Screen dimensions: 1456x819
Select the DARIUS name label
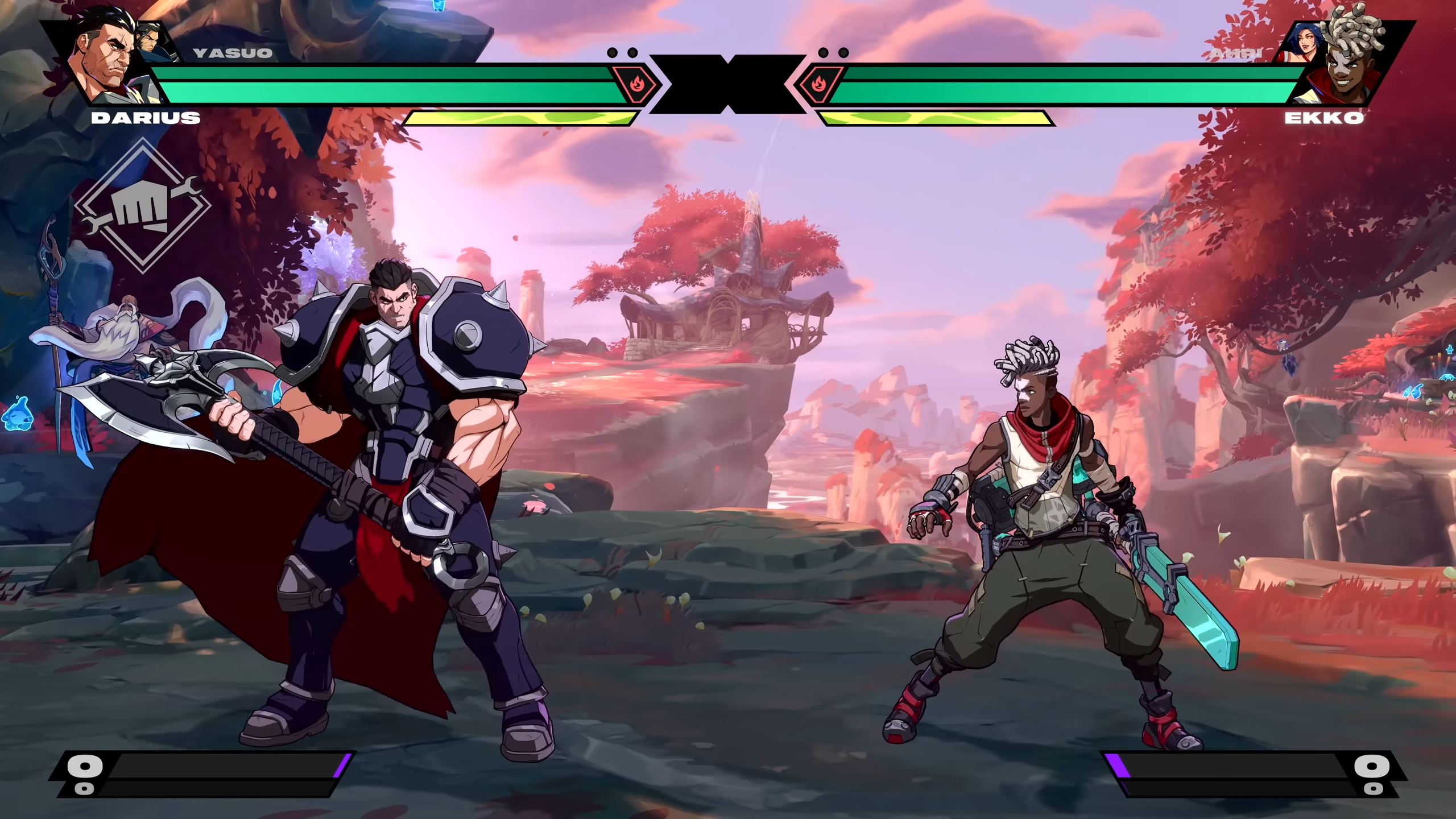coord(144,118)
